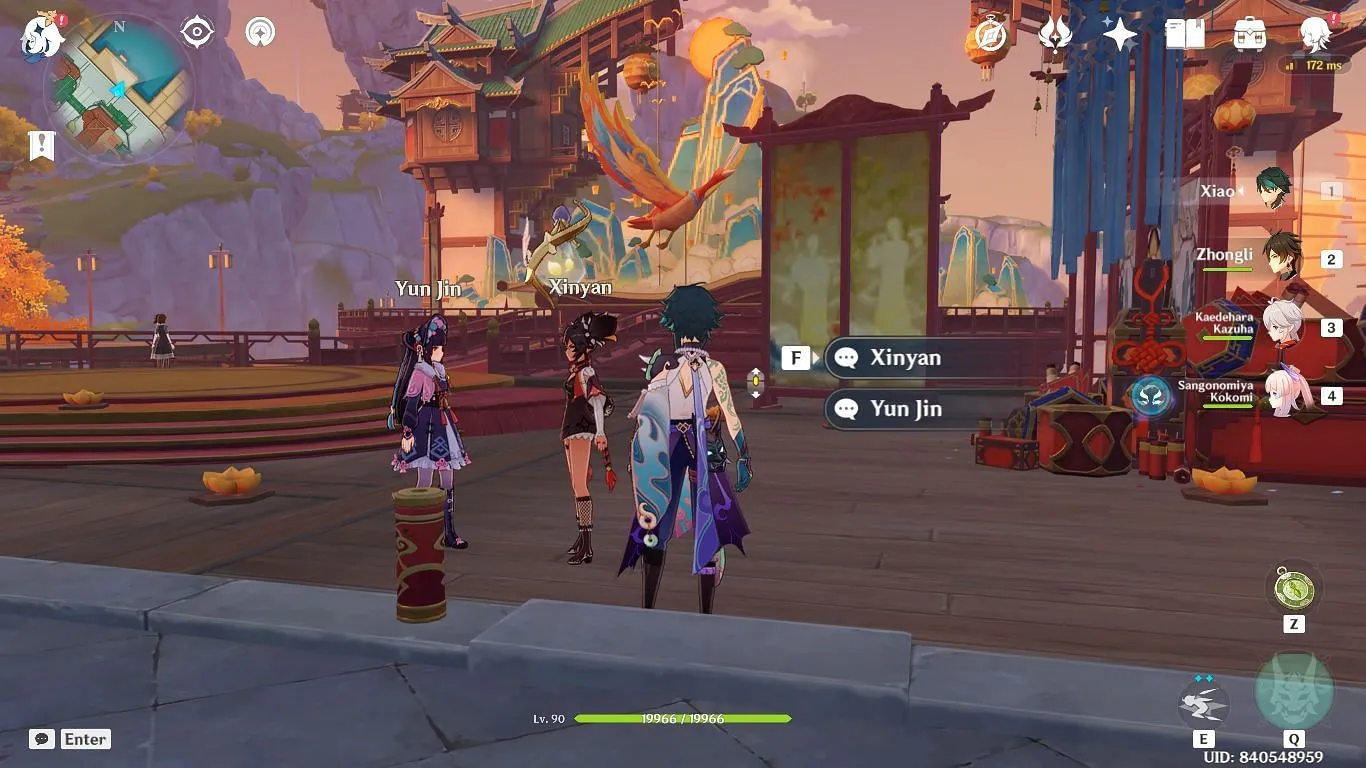The image size is (1366, 768).
Task: Open the circular minimap
Action: point(118,88)
